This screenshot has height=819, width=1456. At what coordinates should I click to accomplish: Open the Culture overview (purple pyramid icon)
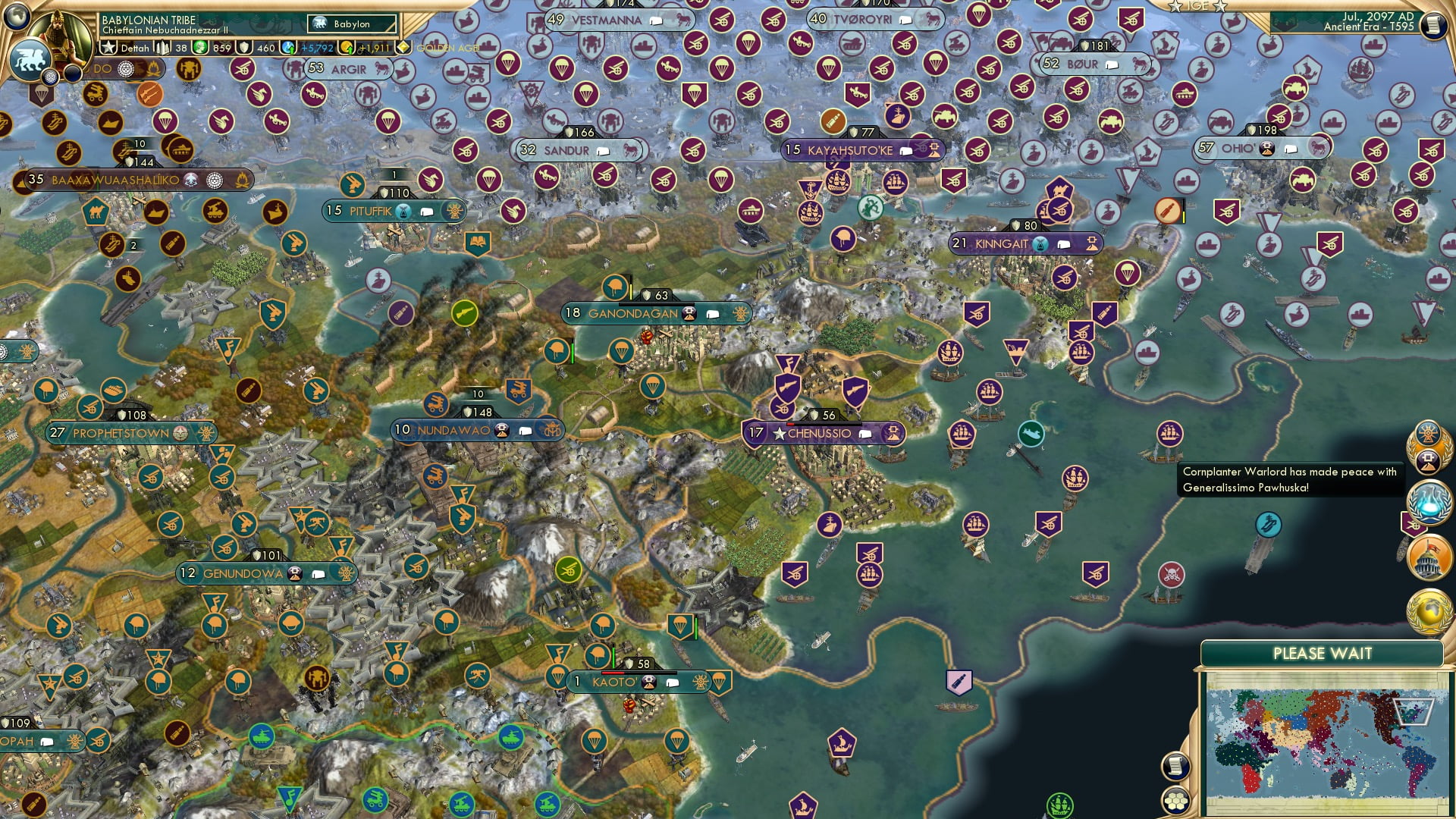tap(1429, 460)
